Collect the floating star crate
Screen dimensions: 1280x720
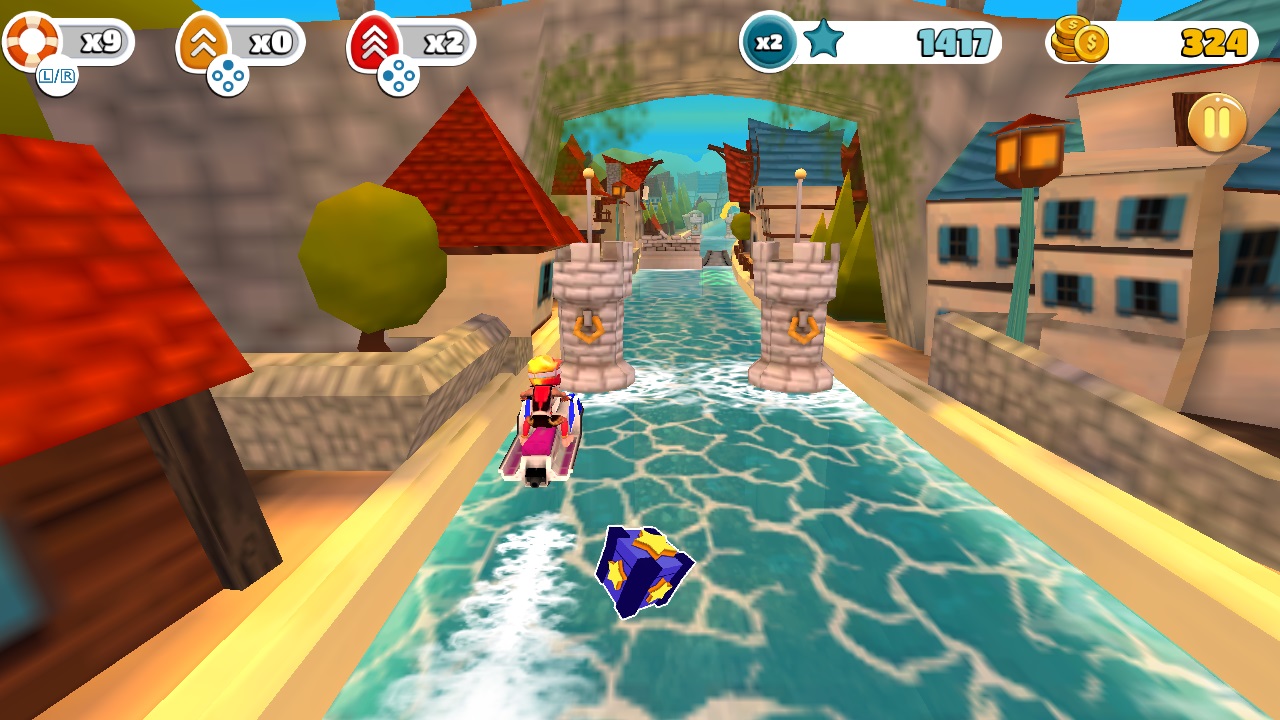click(645, 568)
